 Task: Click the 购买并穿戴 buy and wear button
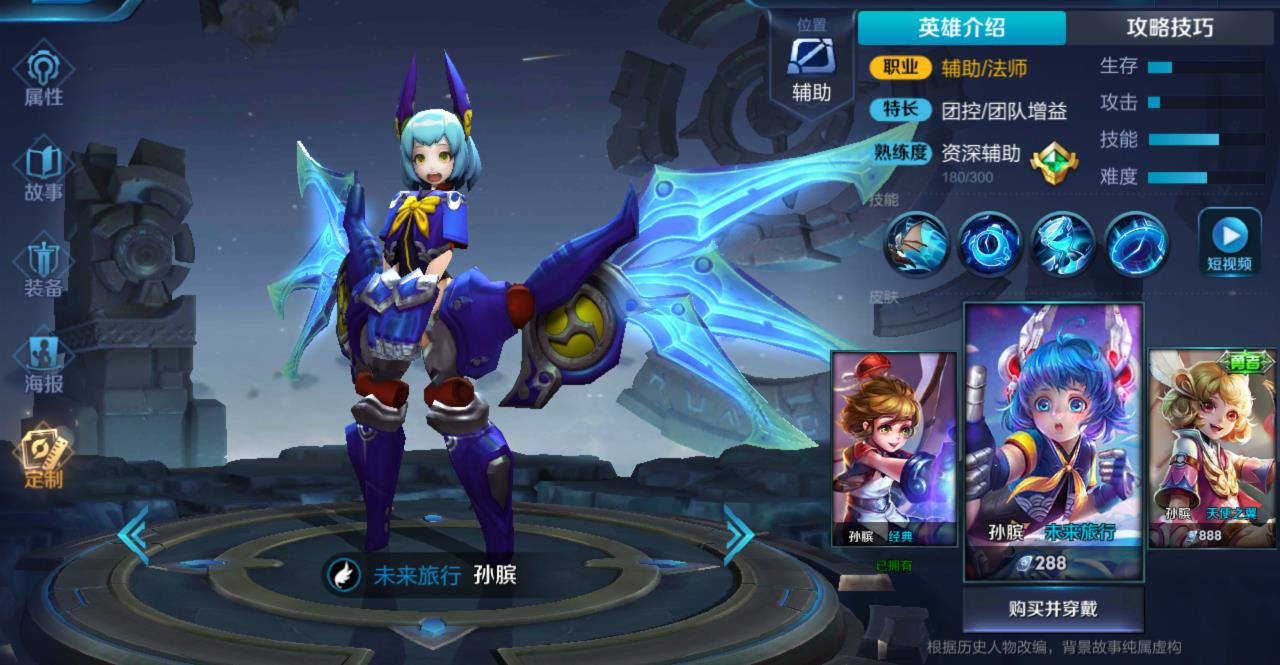(1052, 608)
